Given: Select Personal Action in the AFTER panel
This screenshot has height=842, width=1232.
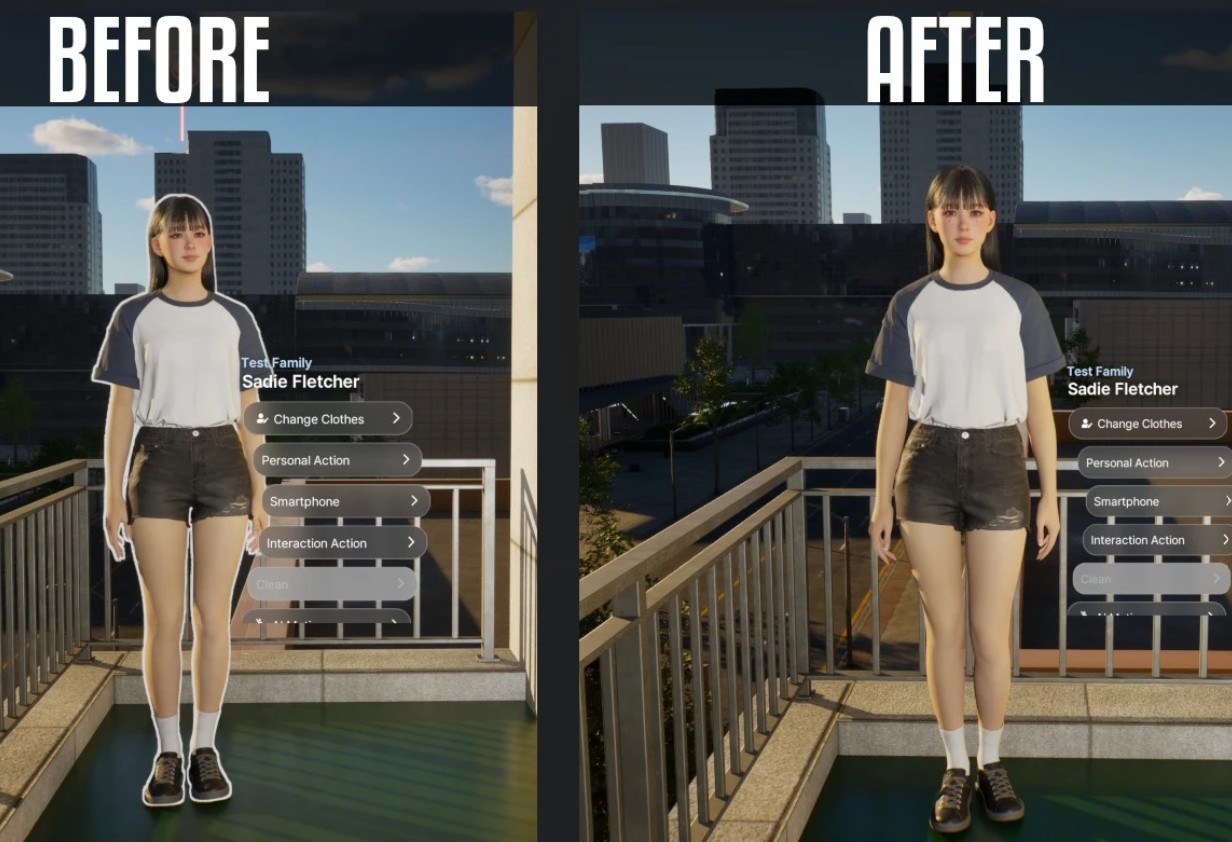Looking at the screenshot, I should coord(1153,462).
